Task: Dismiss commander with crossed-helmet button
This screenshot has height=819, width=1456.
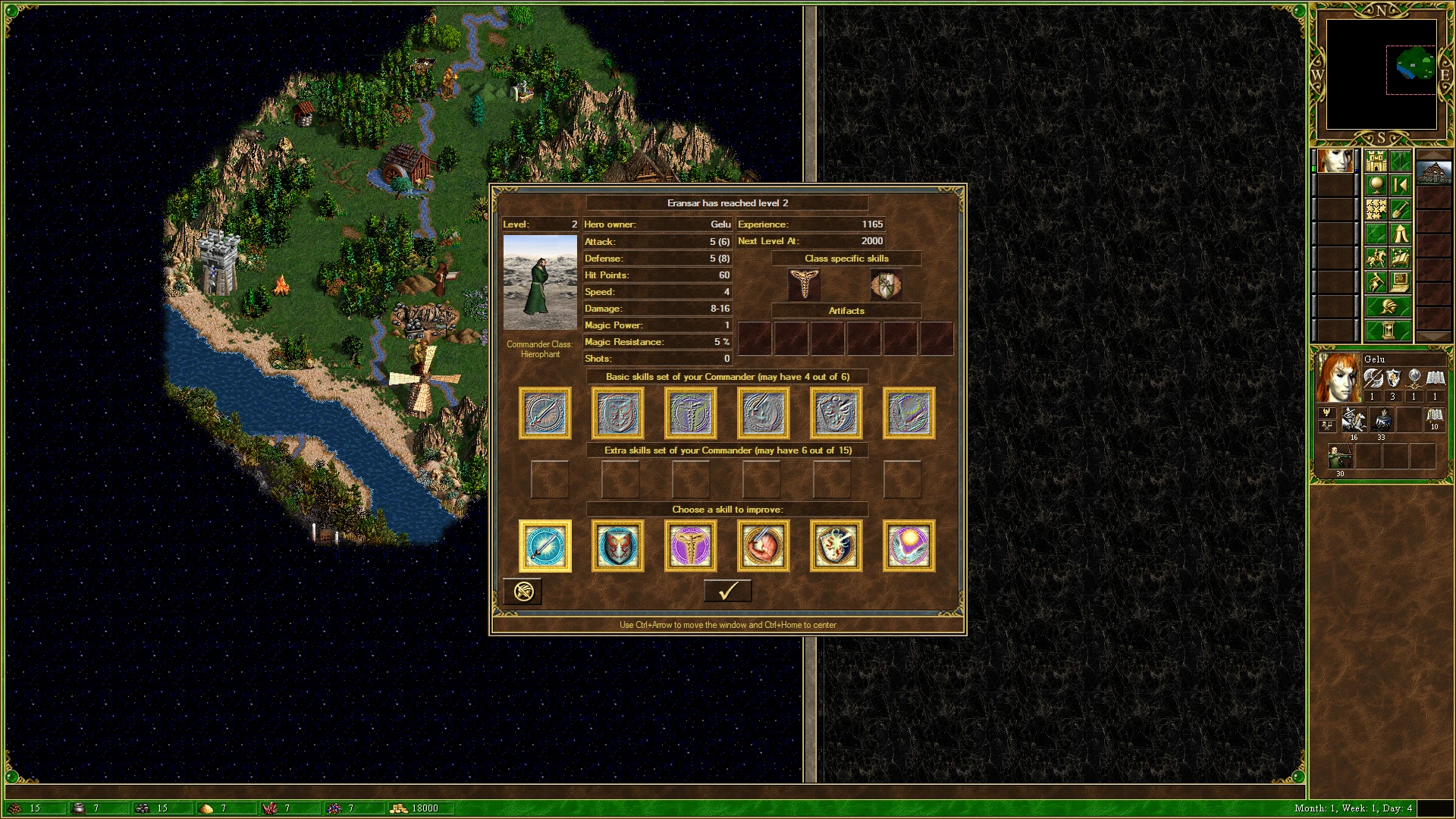Action: coord(522,591)
